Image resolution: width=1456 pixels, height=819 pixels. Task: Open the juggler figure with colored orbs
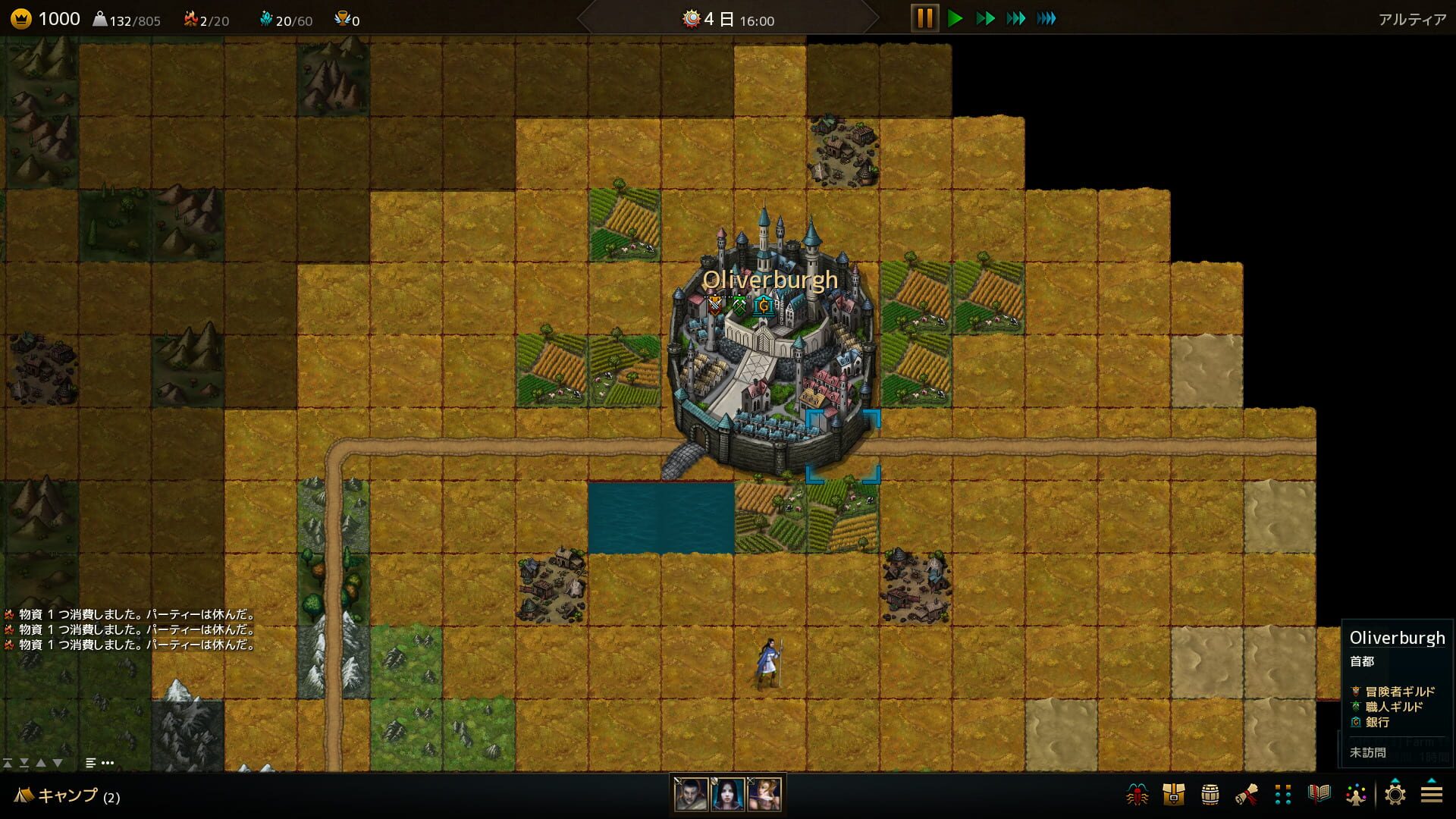coord(1356,795)
